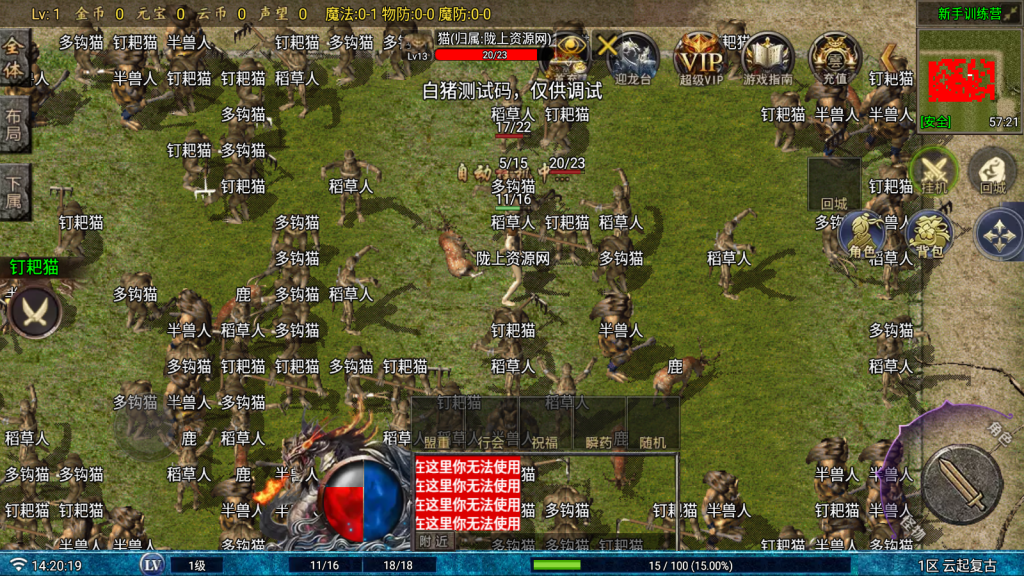This screenshot has width=1024, height=576.
Task: Open the 超级VIP menu
Action: 701,56
